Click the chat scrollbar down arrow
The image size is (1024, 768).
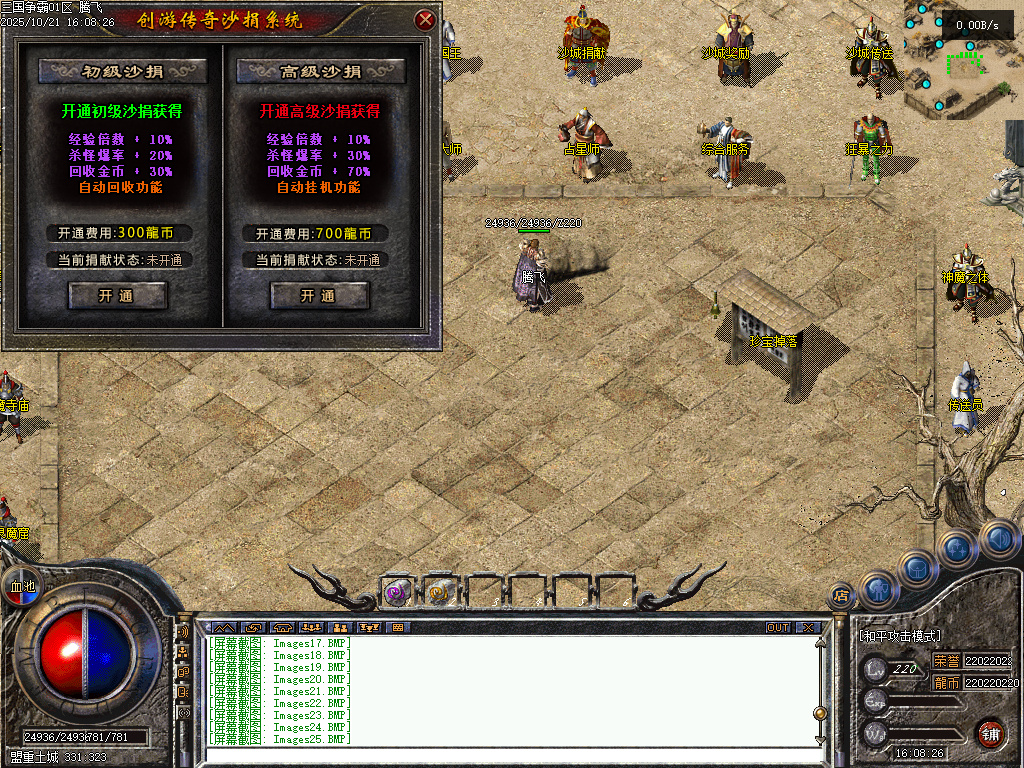coord(821,740)
